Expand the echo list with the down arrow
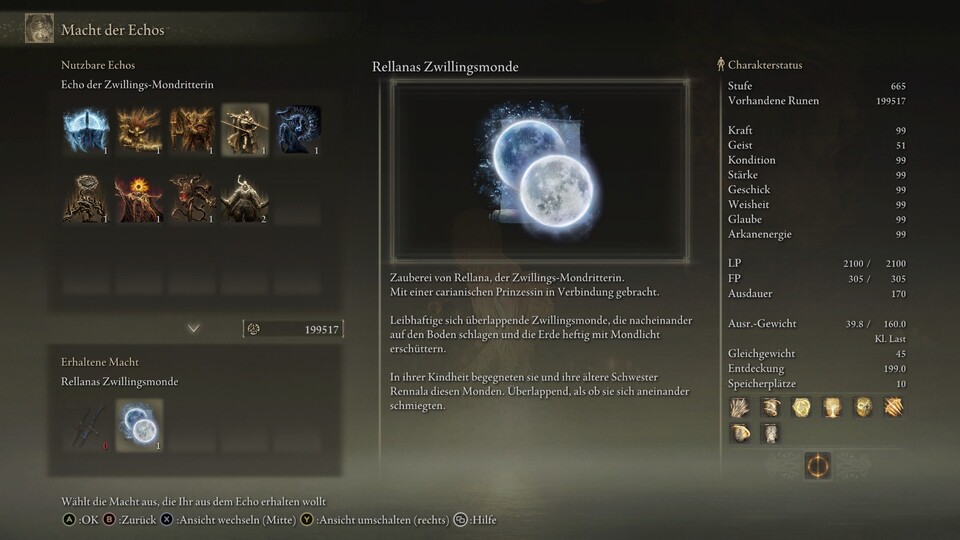Screen dimensions: 960x540 [x=194, y=328]
